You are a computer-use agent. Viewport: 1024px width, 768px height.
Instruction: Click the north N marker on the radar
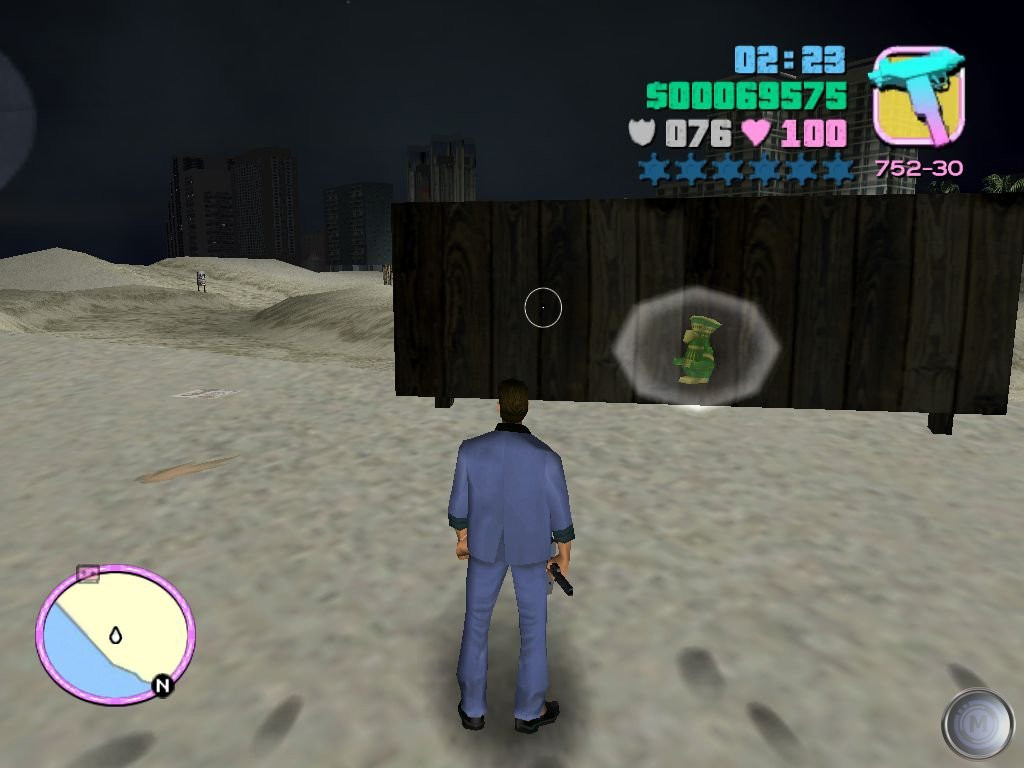[x=161, y=686]
